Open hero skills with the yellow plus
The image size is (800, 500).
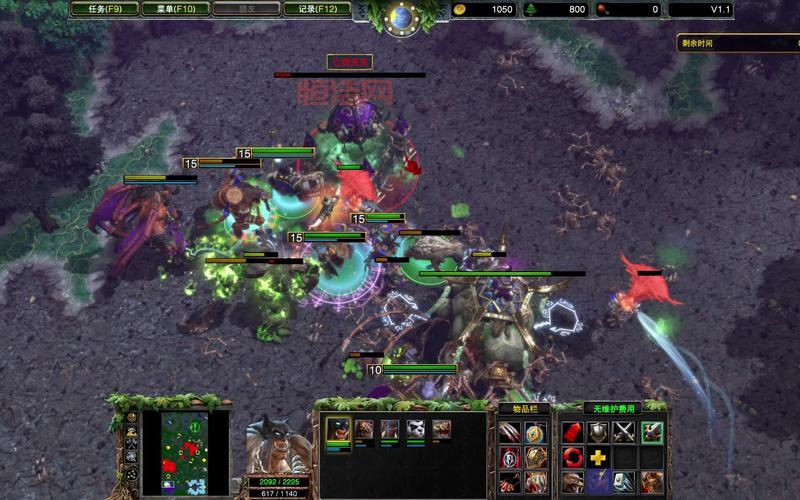coord(598,458)
